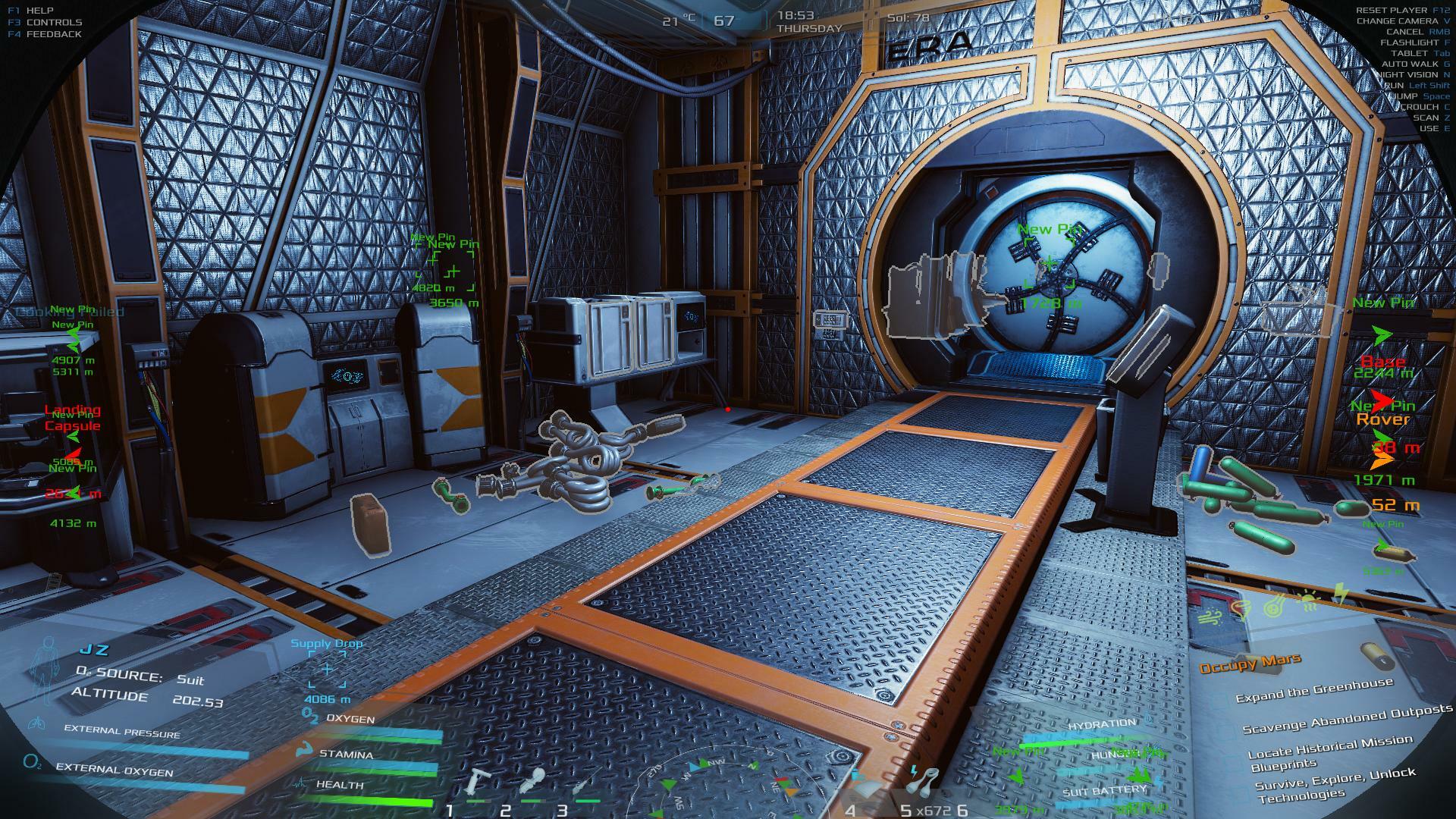Click the wind weather status icon
Screen dimensions: 1456x819
click(x=1208, y=617)
